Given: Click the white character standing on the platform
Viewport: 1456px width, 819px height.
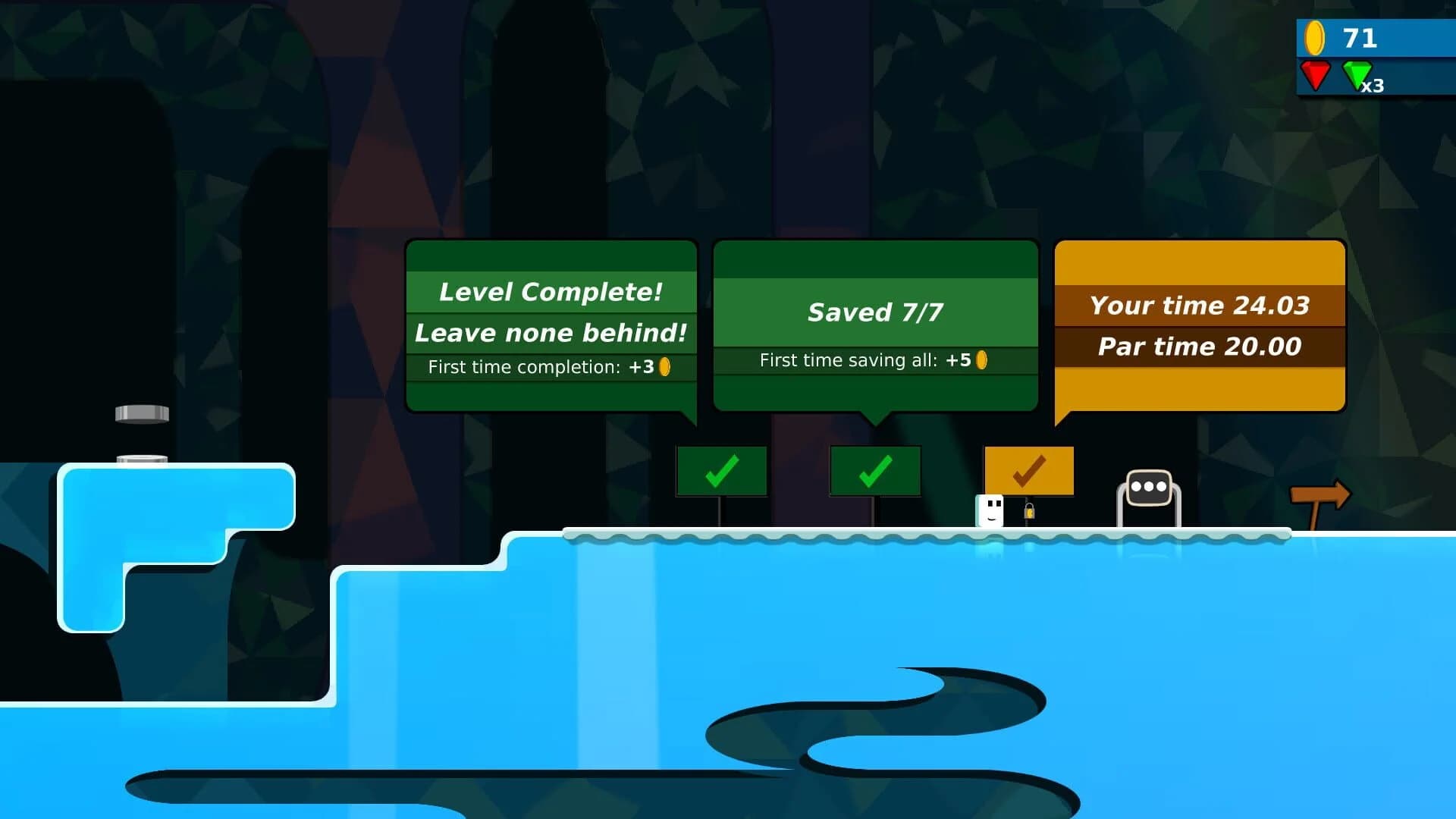Looking at the screenshot, I should [988, 510].
